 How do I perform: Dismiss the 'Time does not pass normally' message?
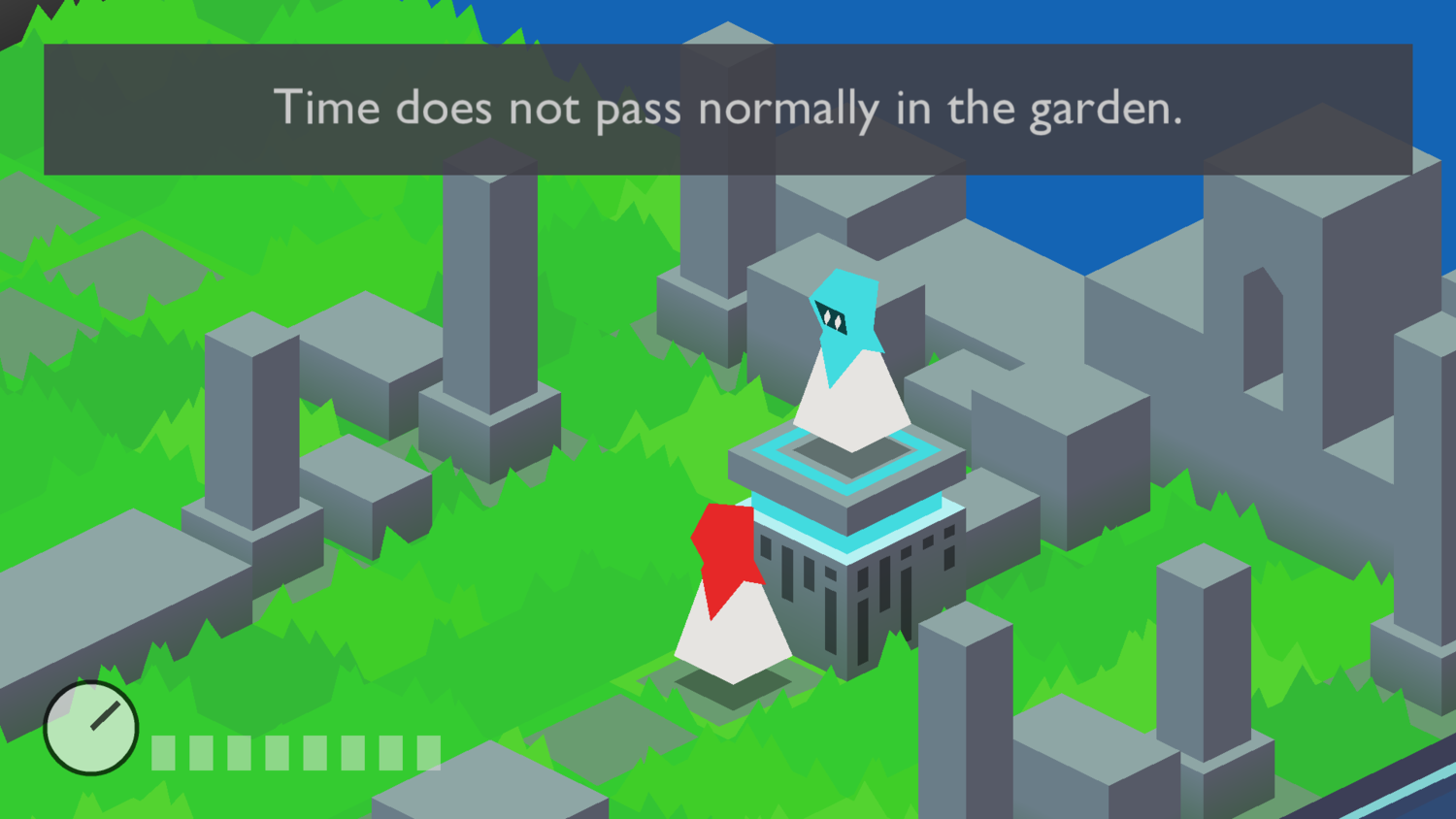728,107
